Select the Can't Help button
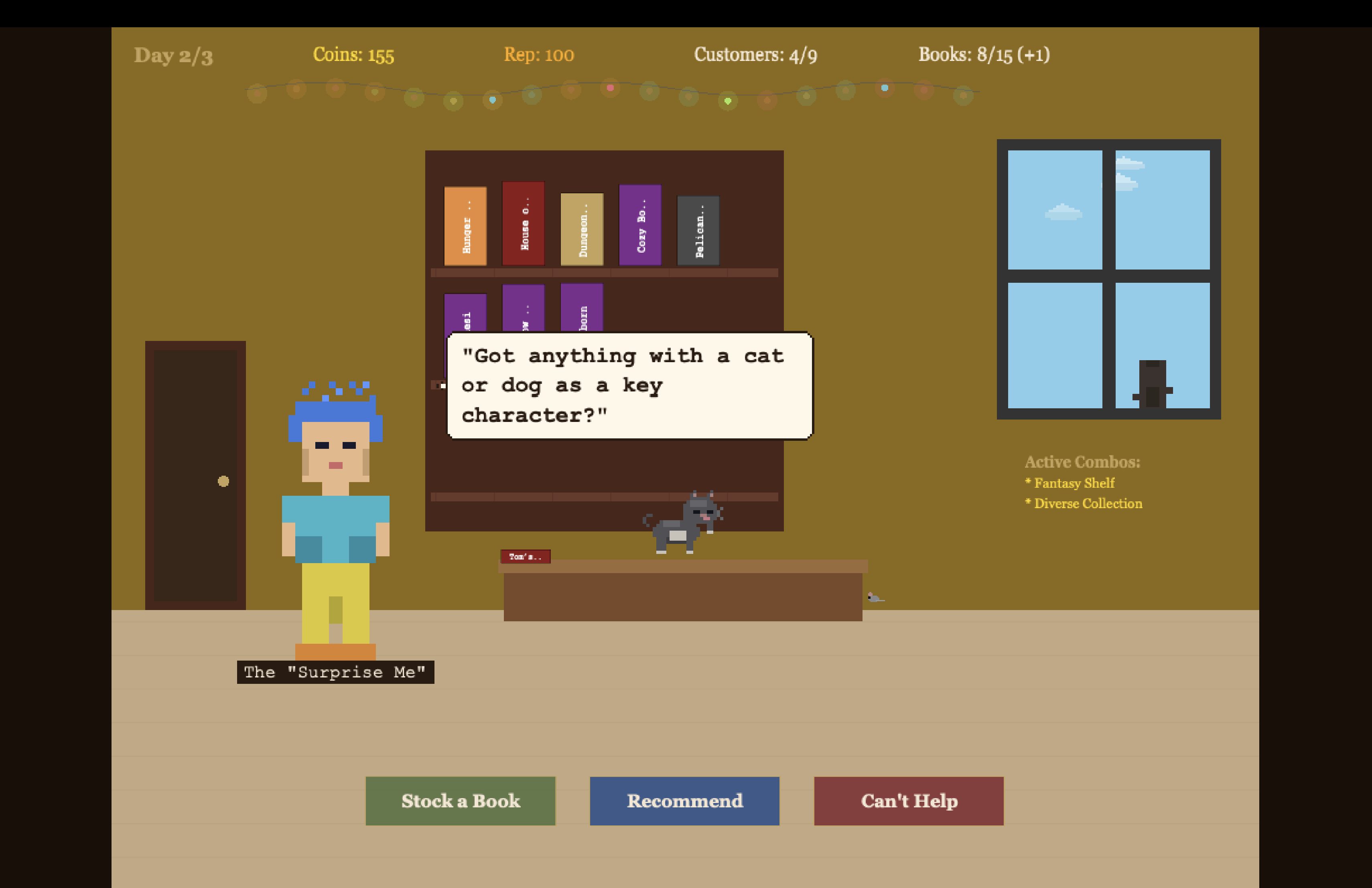Screen dimensions: 1372x888 [x=909, y=801]
